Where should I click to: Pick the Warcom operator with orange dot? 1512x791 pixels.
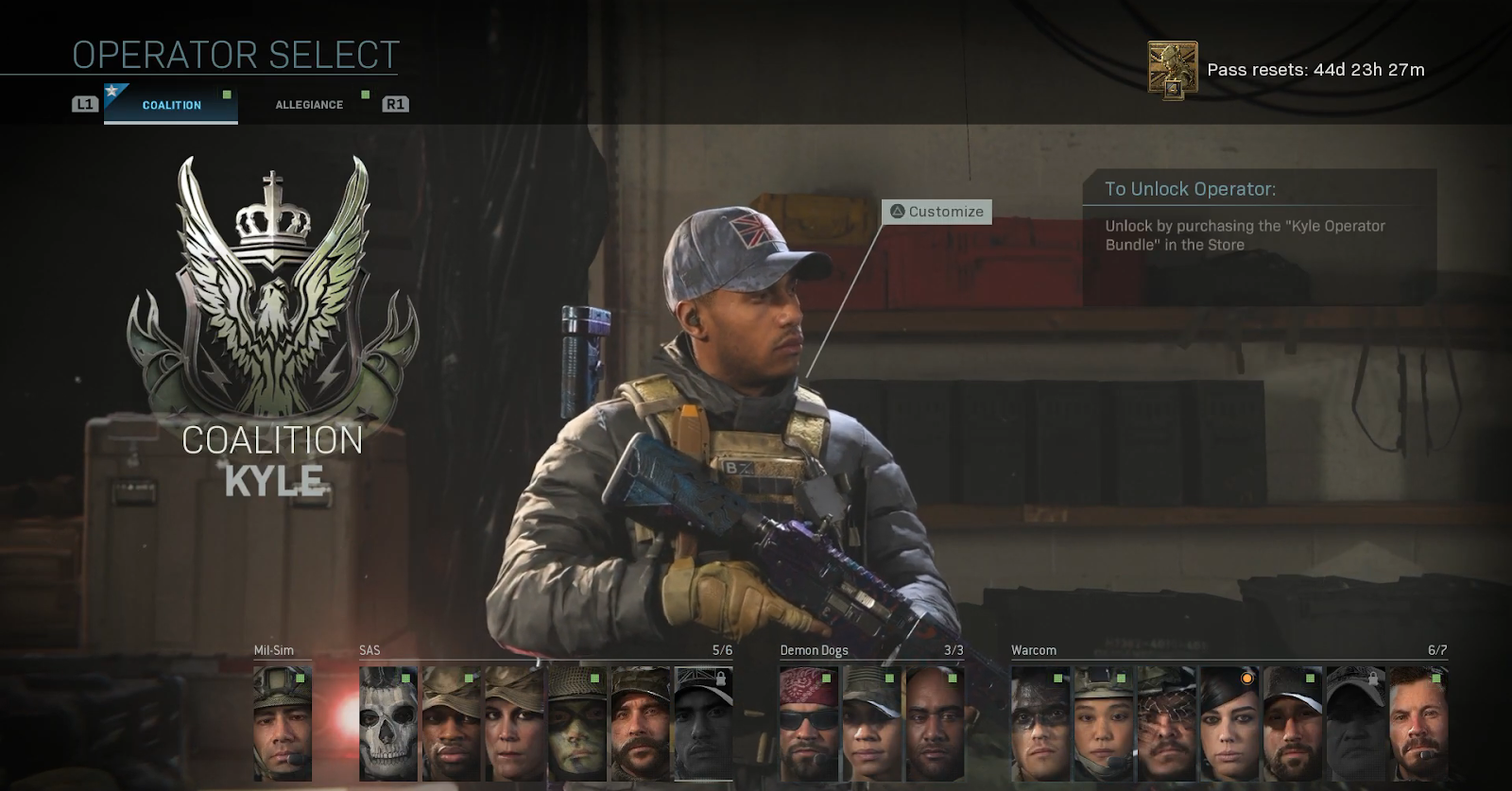click(1229, 724)
